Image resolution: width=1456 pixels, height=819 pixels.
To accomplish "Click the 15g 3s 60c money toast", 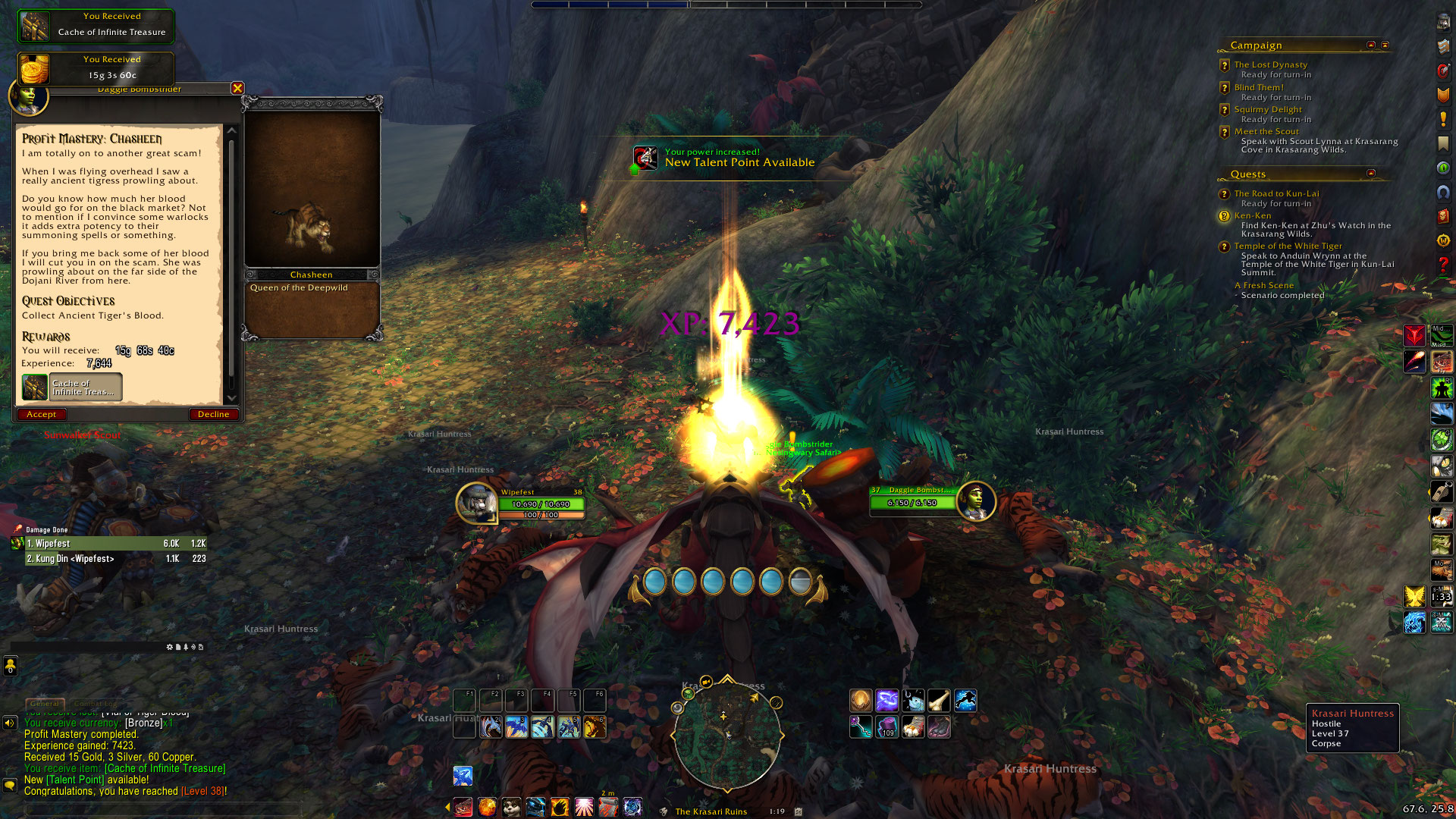I will point(96,68).
